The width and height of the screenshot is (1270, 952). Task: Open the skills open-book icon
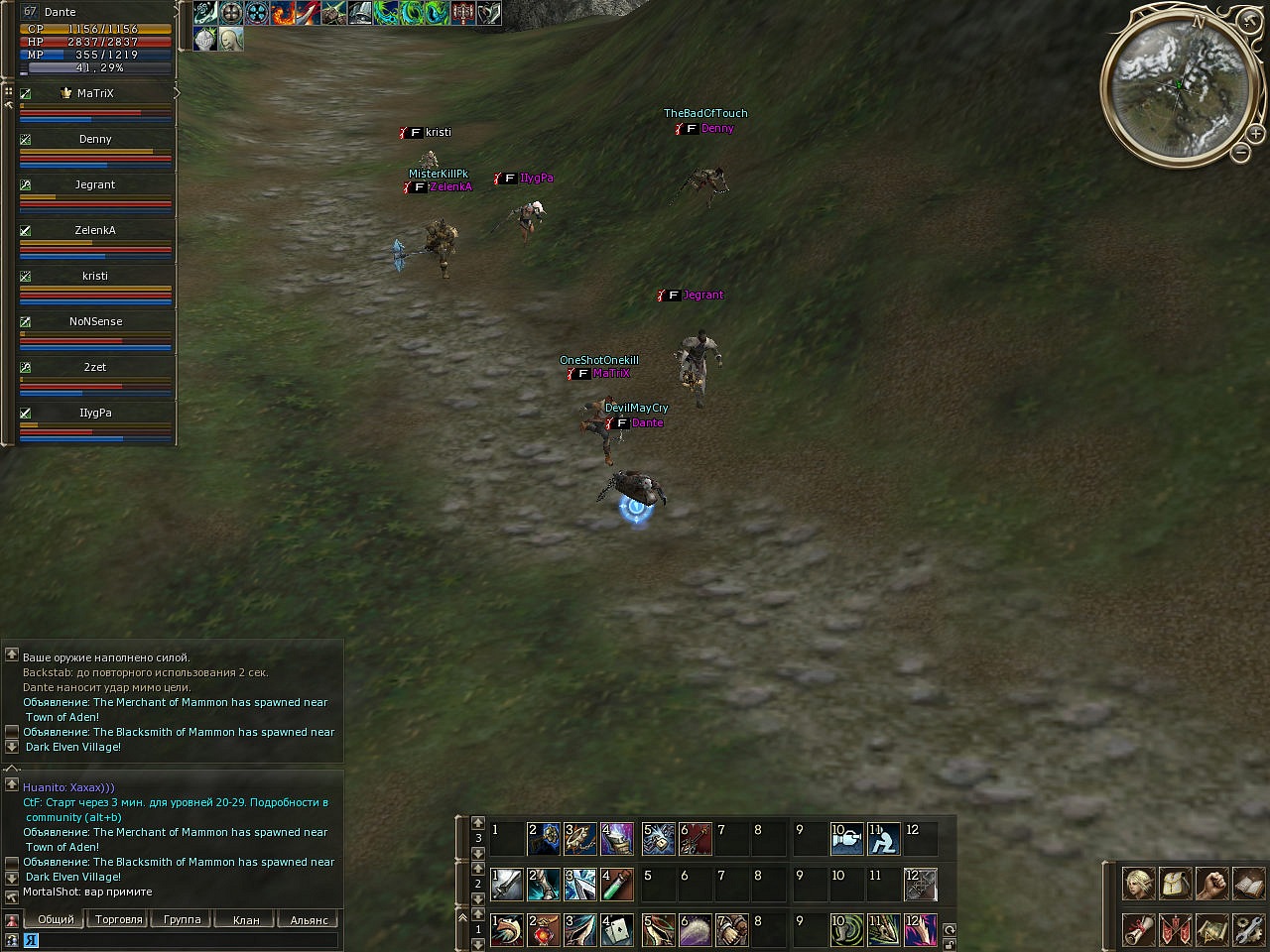pyautogui.click(x=1248, y=882)
